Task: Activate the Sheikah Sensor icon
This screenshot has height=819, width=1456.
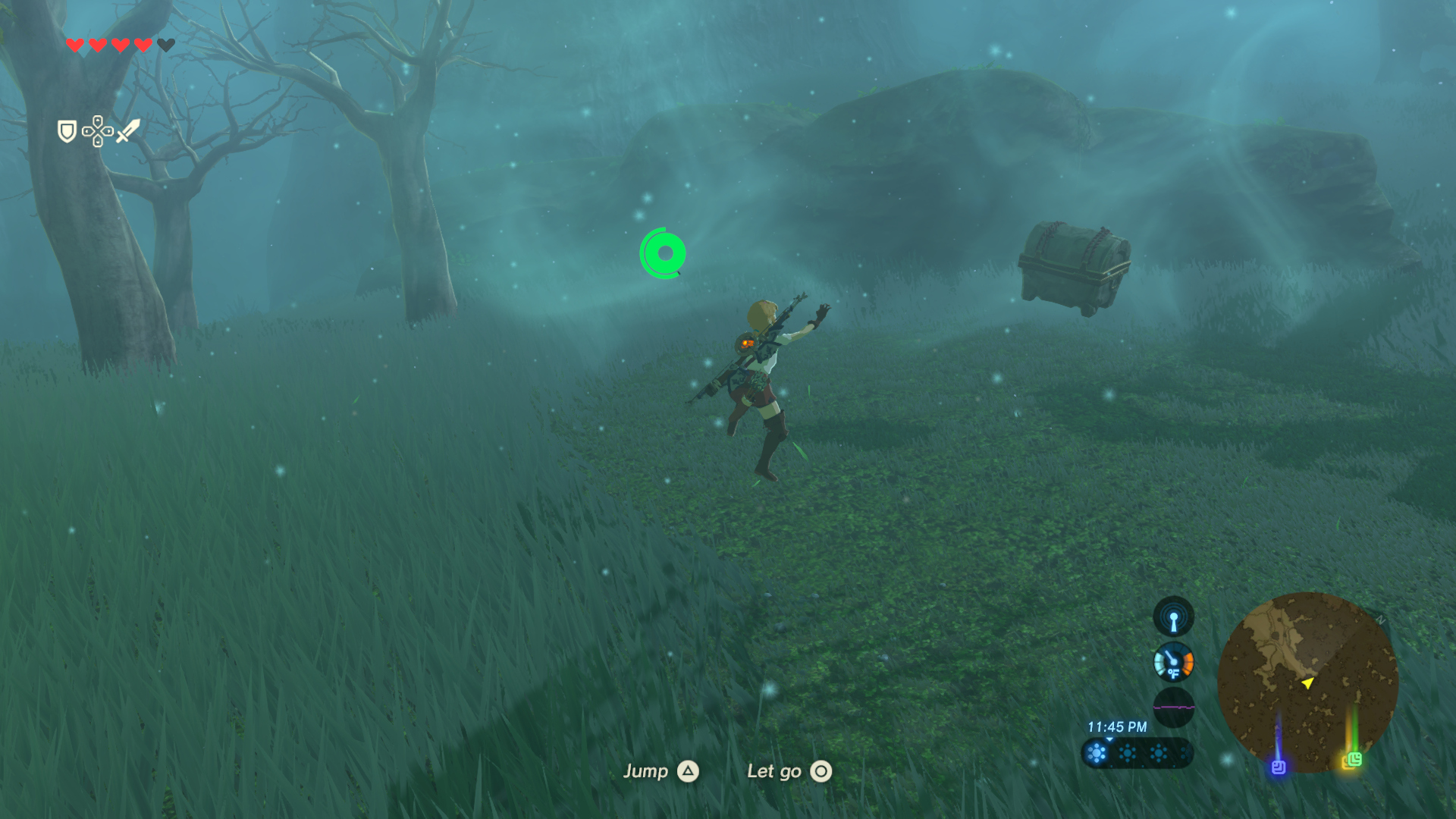Action: [1173, 617]
